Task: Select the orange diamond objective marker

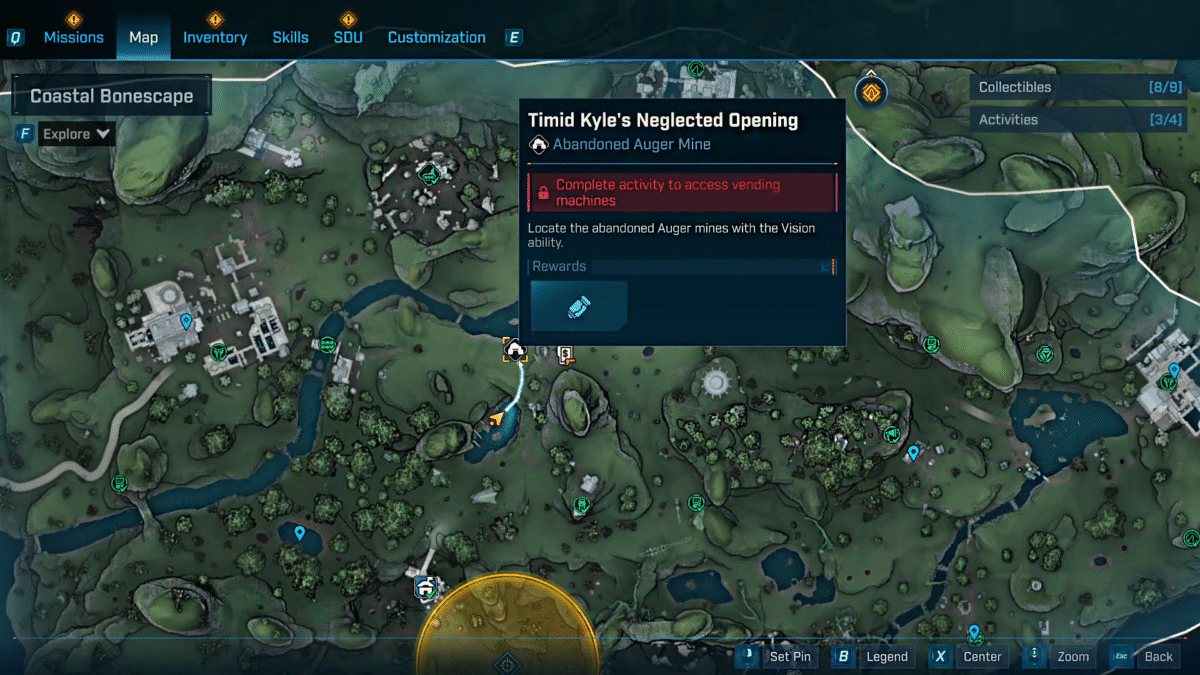Action: 872,93
